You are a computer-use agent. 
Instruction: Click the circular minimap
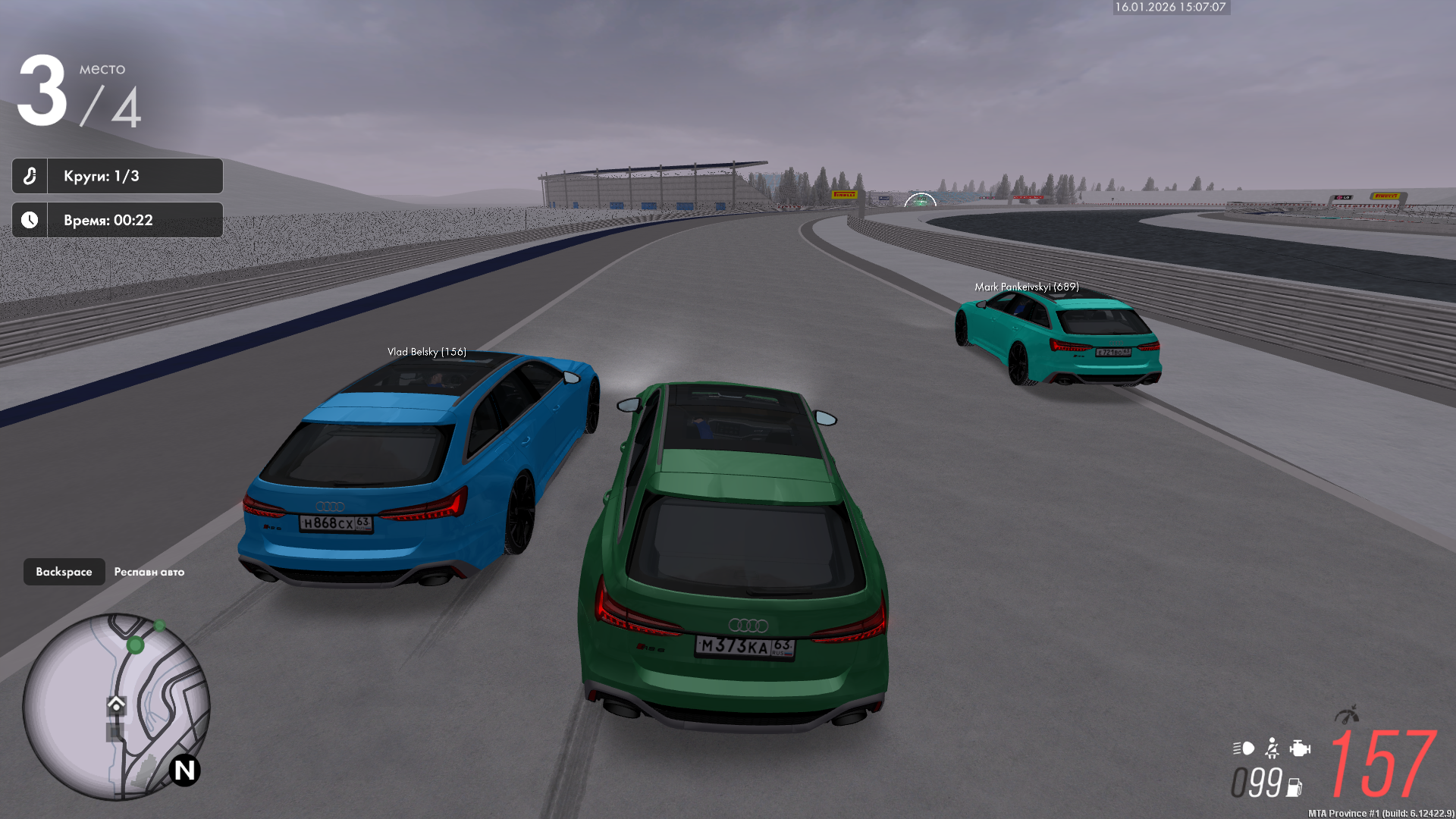(115, 706)
